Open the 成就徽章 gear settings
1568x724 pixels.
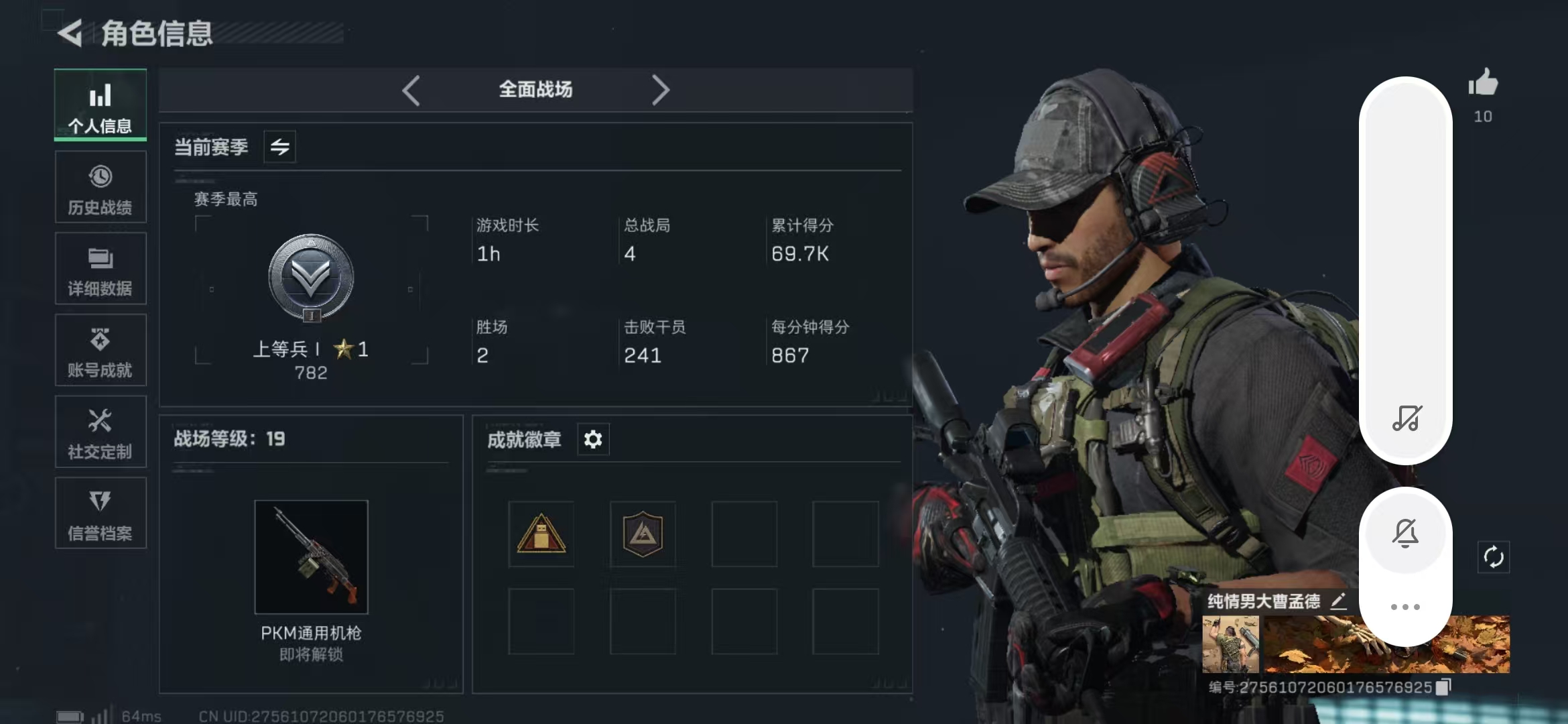pyautogui.click(x=593, y=440)
